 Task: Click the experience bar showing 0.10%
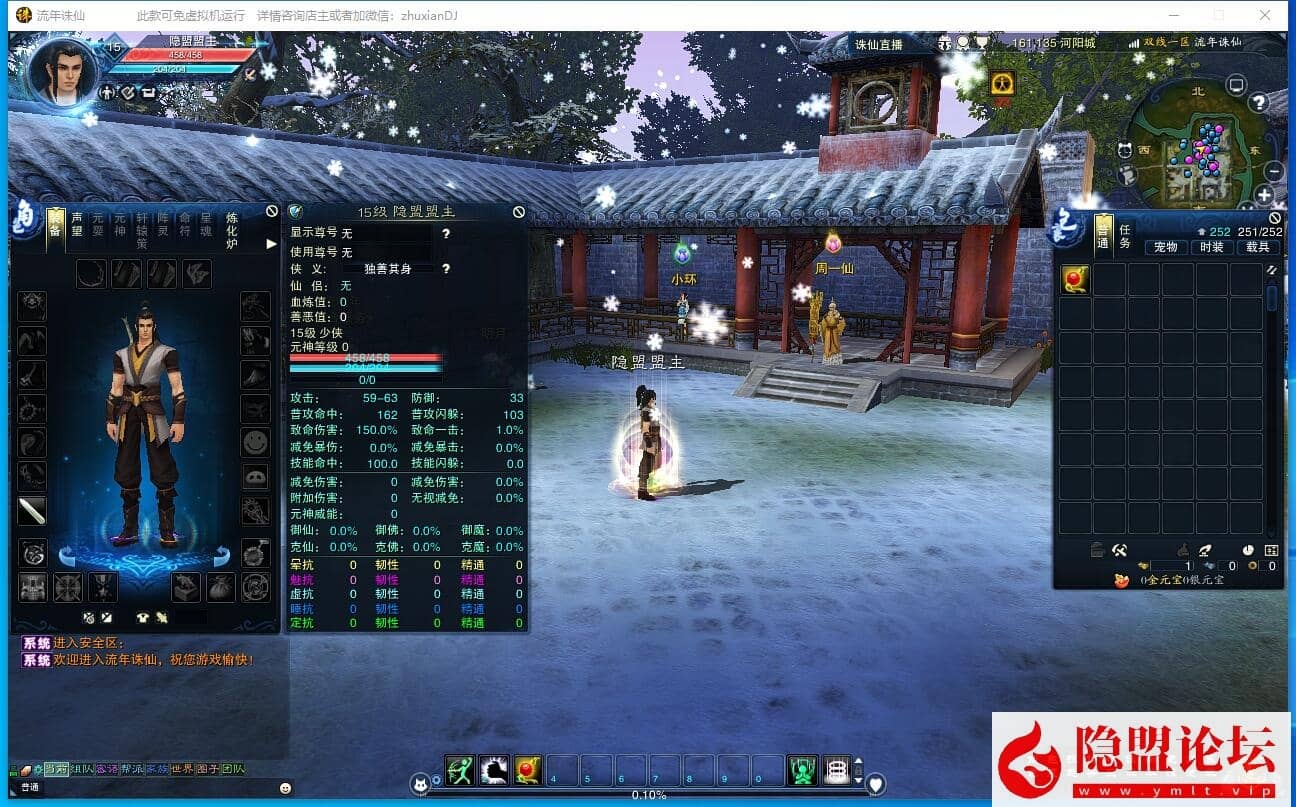pyautogui.click(x=650, y=795)
